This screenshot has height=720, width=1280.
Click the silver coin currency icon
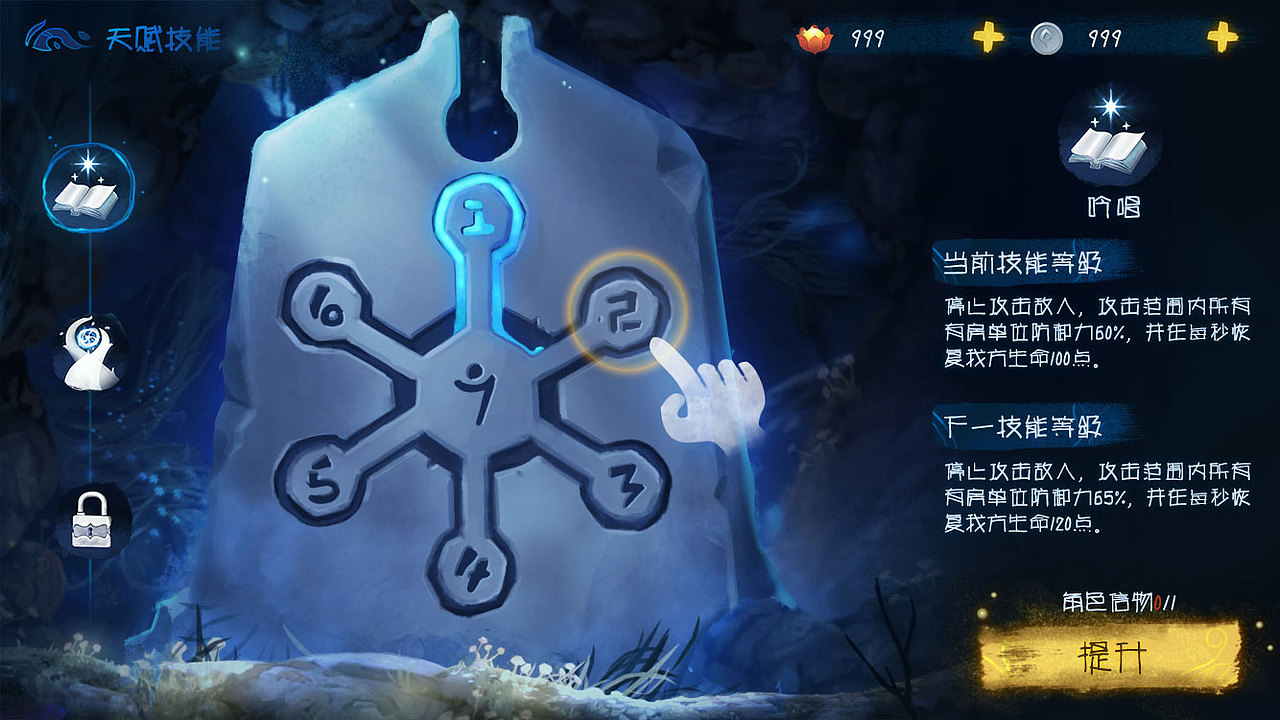[x=1048, y=39]
